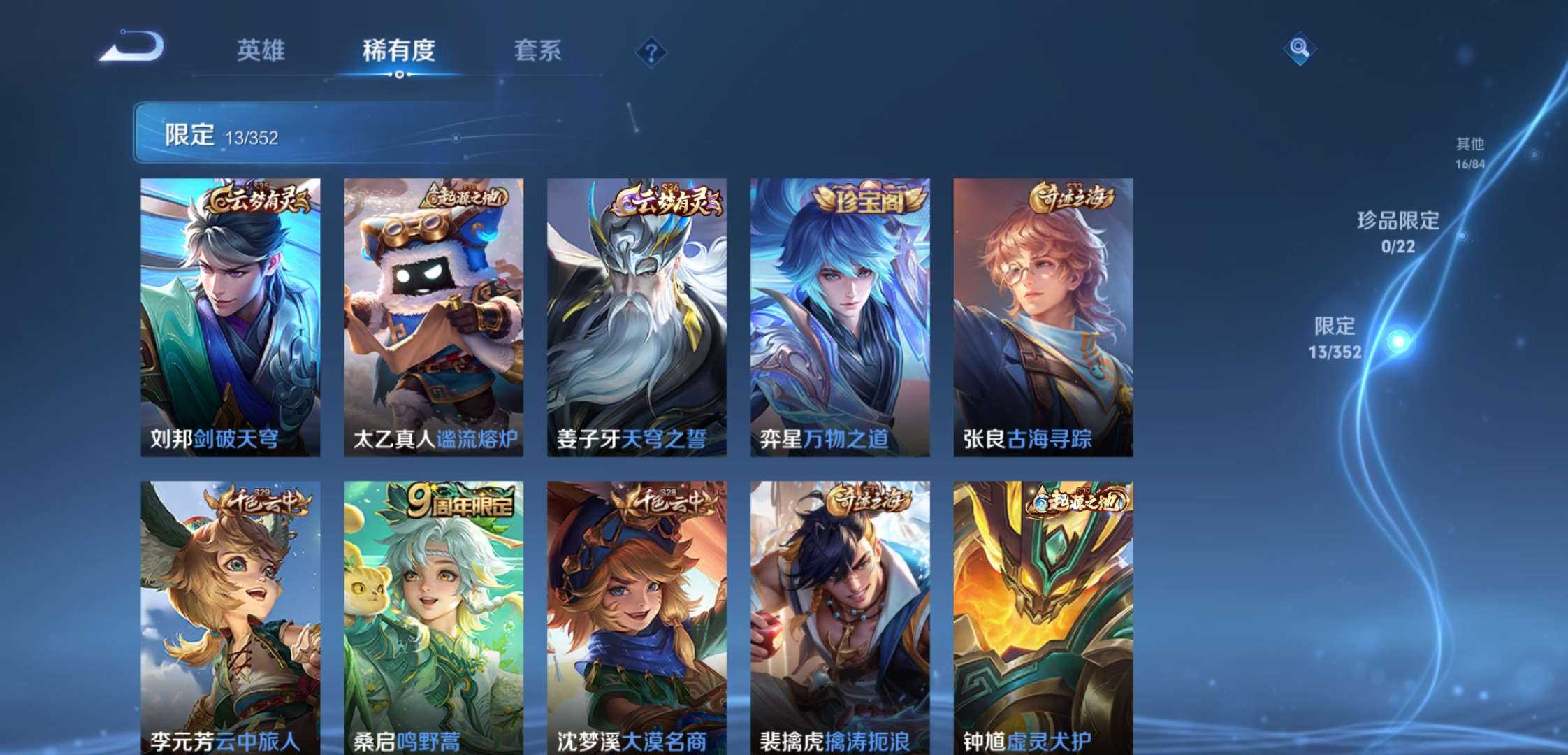The width and height of the screenshot is (1568, 755).
Task: Switch to the 套系 tab
Action: tap(539, 51)
